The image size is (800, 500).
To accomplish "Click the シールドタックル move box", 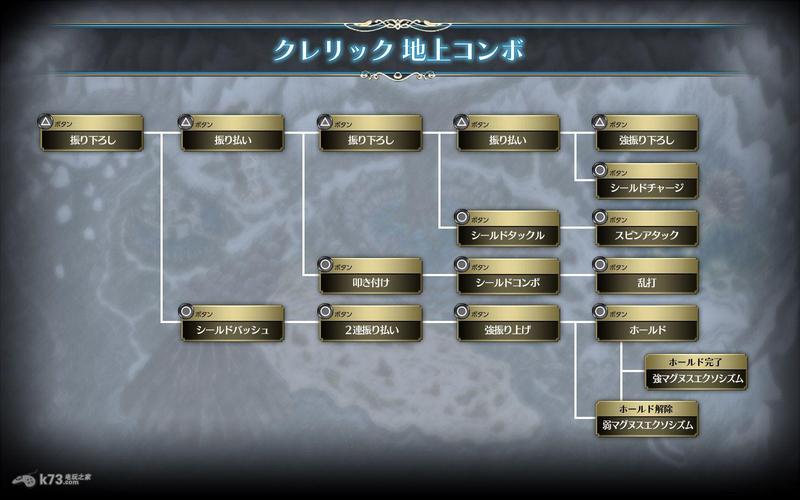I will tap(508, 235).
